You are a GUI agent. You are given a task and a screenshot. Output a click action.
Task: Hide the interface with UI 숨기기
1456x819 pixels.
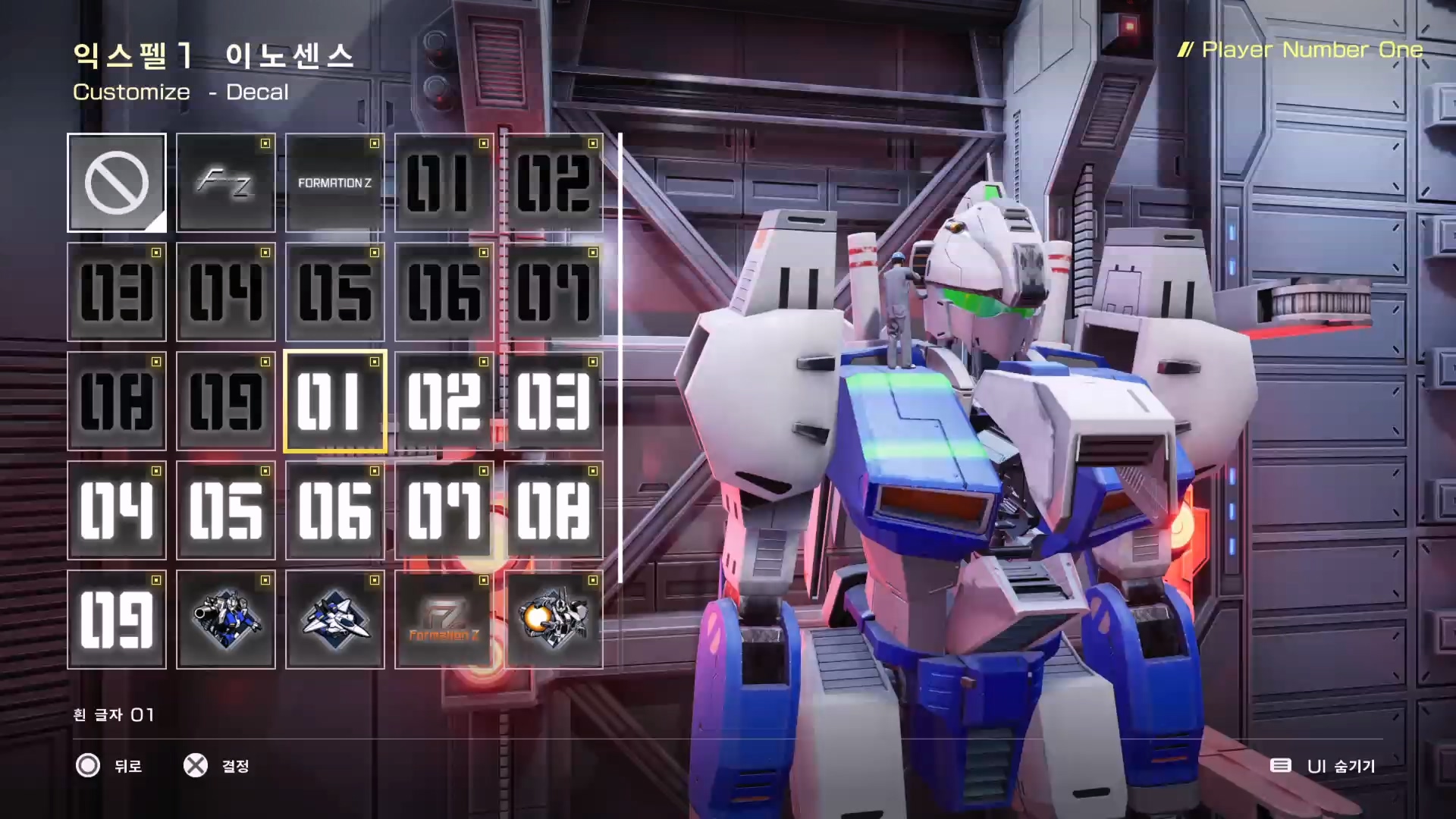[1323, 766]
